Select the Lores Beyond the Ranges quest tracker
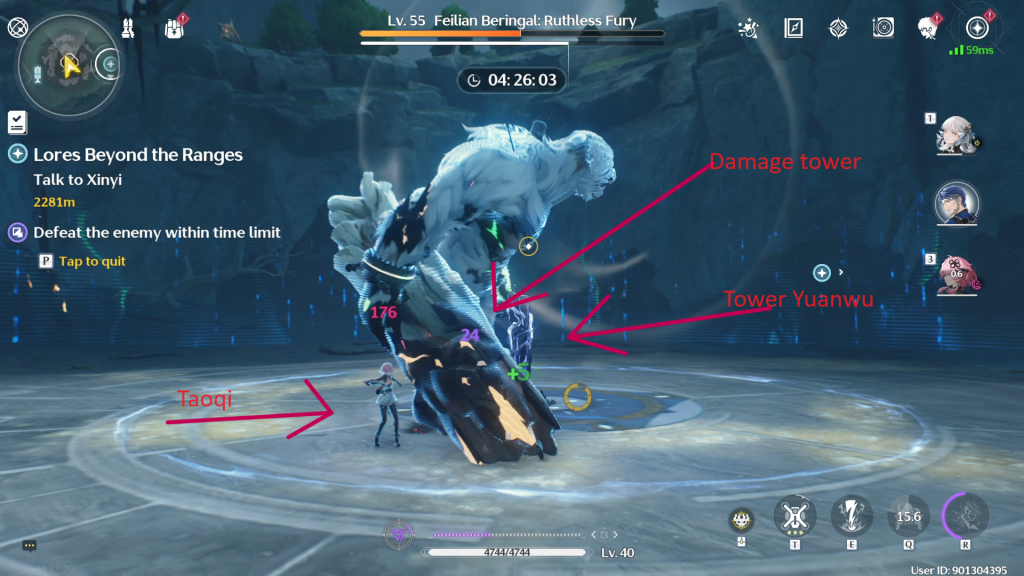The height and width of the screenshot is (576, 1024). (137, 155)
